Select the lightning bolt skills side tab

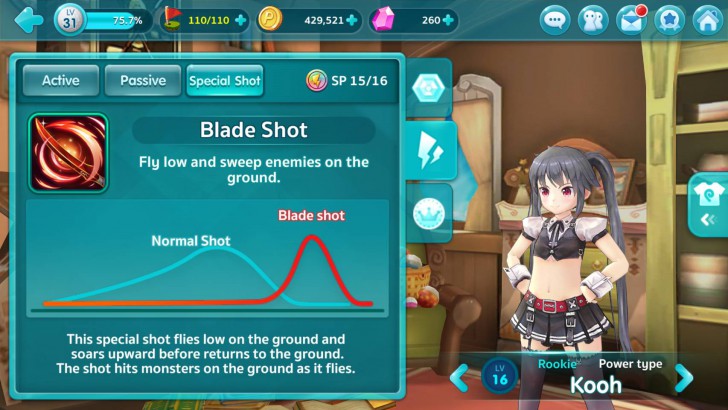(431, 150)
